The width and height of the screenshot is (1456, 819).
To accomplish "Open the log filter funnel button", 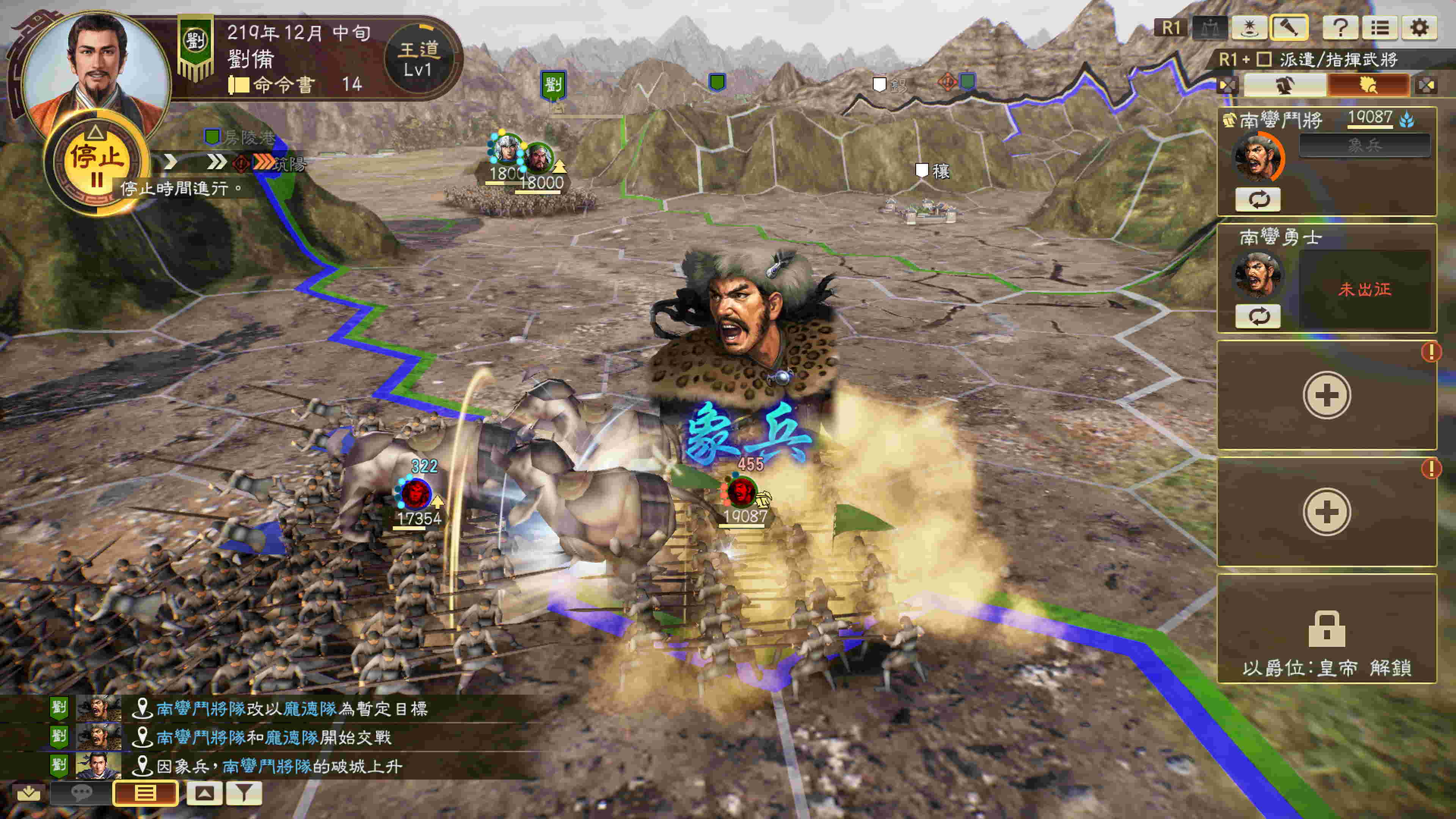I will (244, 793).
